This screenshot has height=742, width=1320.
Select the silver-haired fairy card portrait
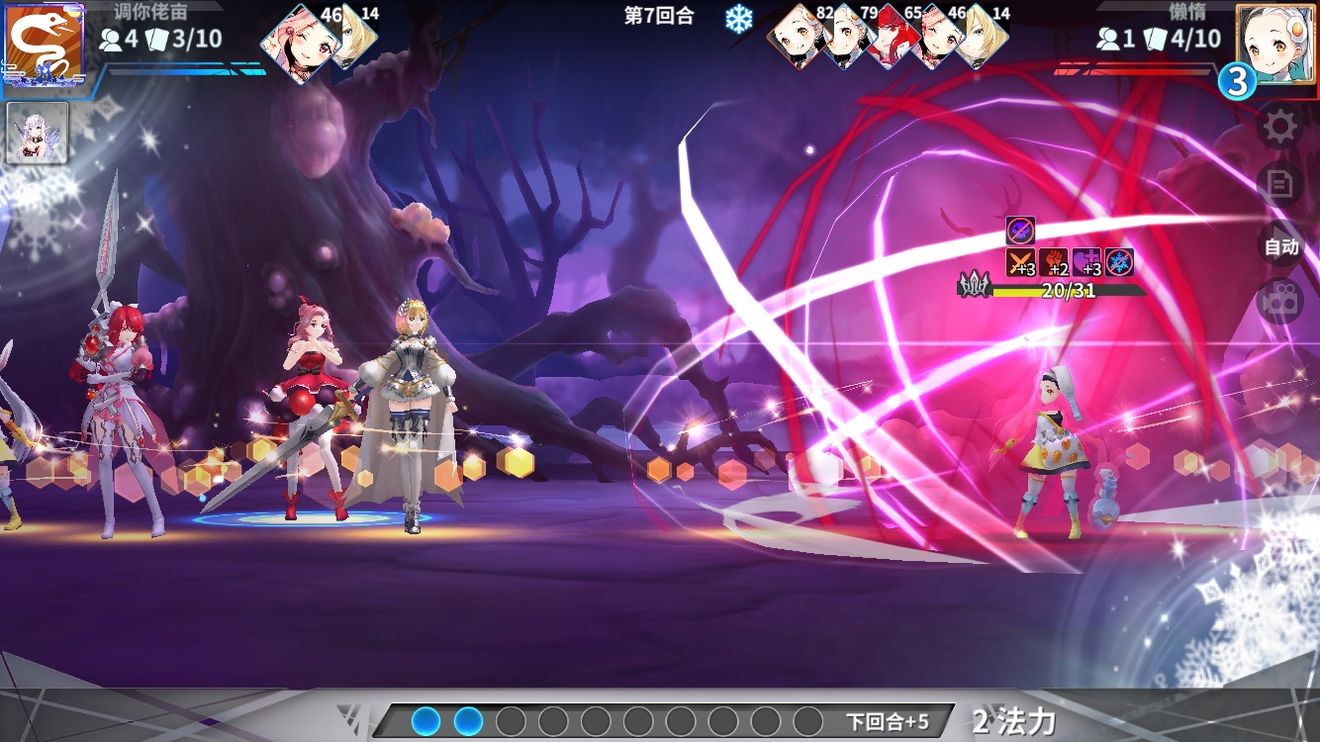(x=37, y=132)
